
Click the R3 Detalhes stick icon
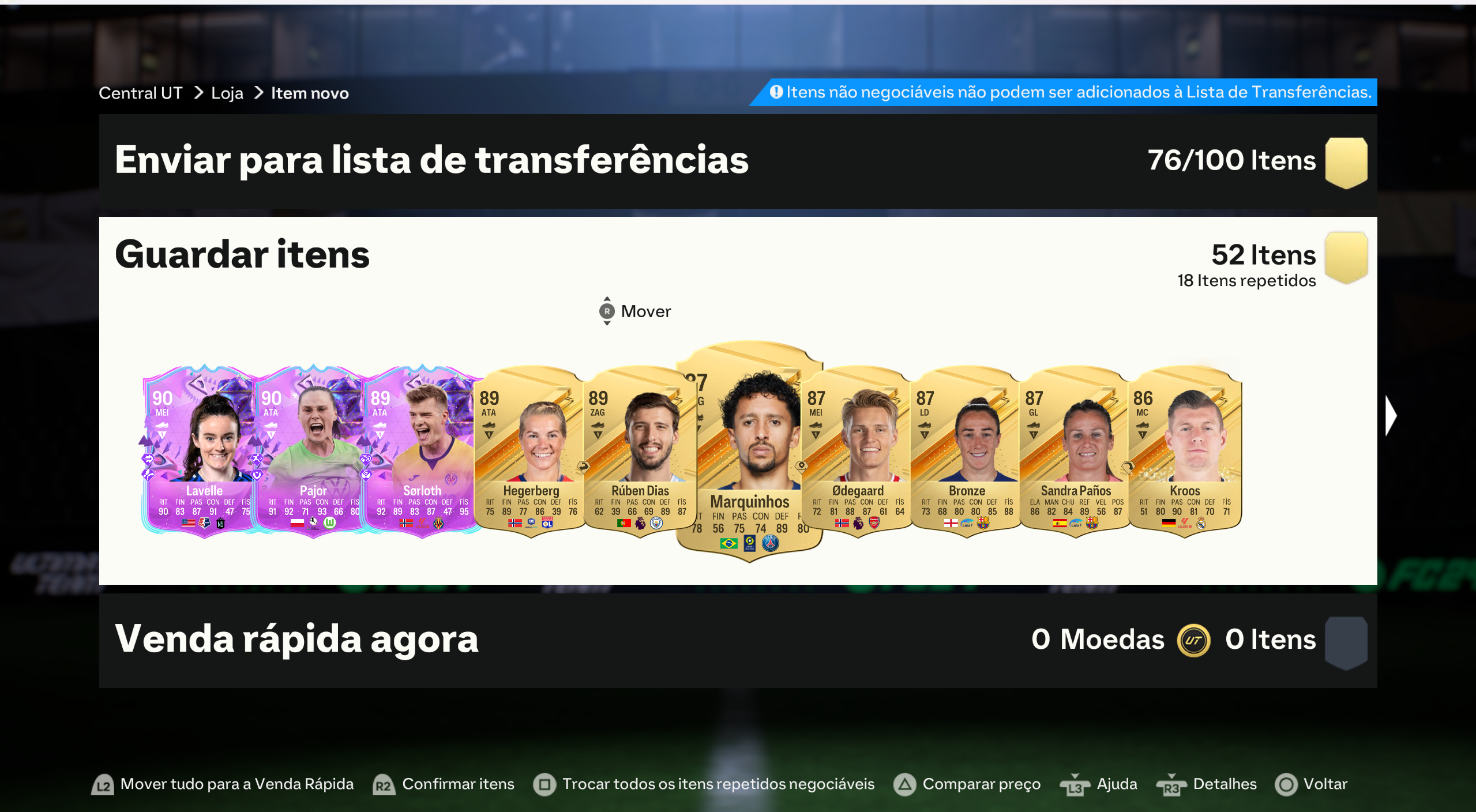[1173, 785]
